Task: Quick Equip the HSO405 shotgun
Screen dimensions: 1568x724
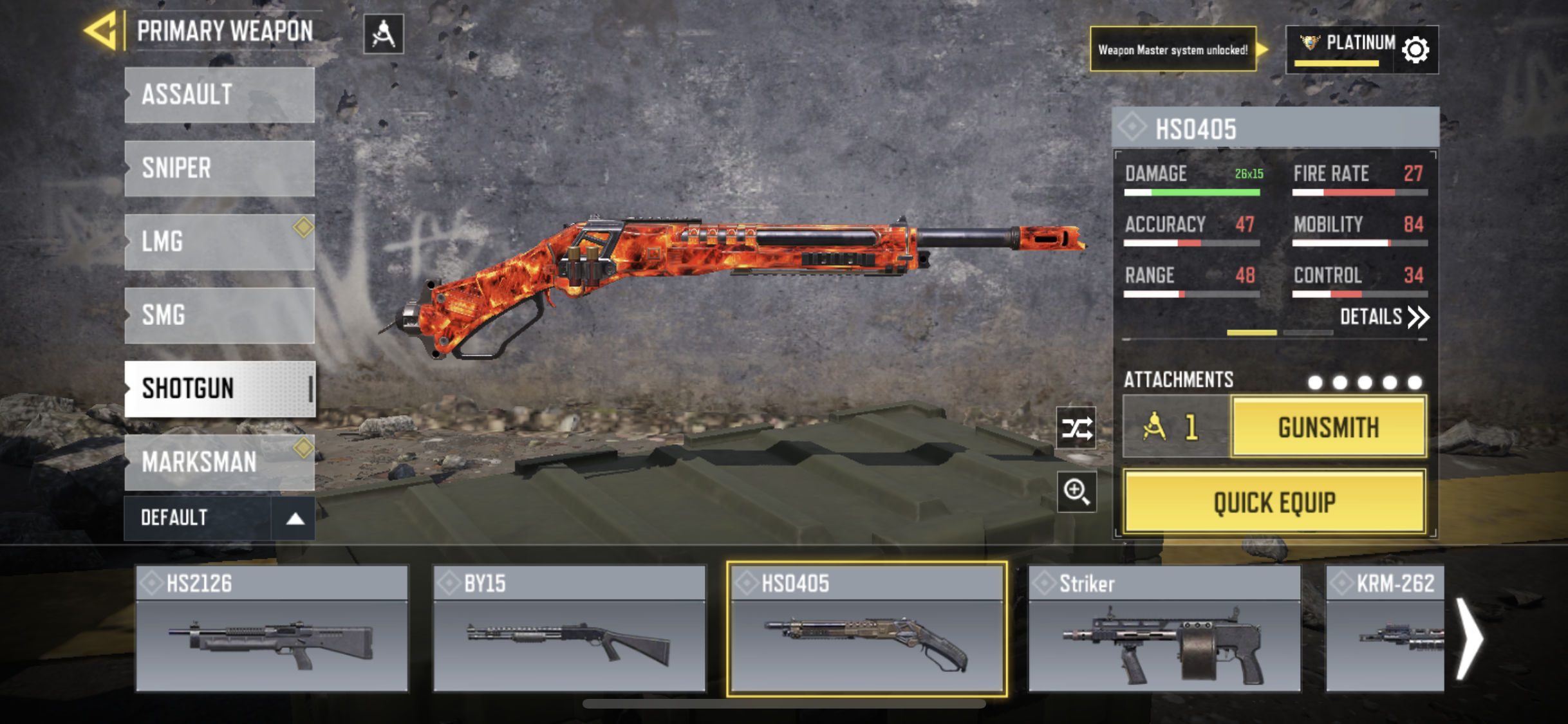Action: [1274, 502]
